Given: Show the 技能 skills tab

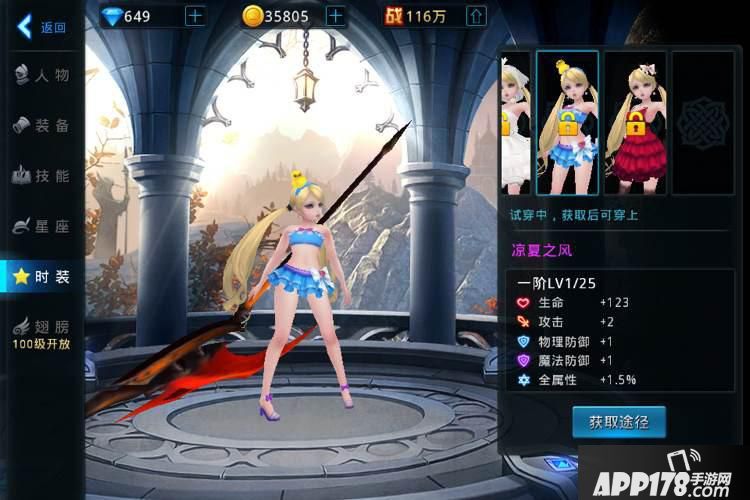Looking at the screenshot, I should click(x=42, y=176).
